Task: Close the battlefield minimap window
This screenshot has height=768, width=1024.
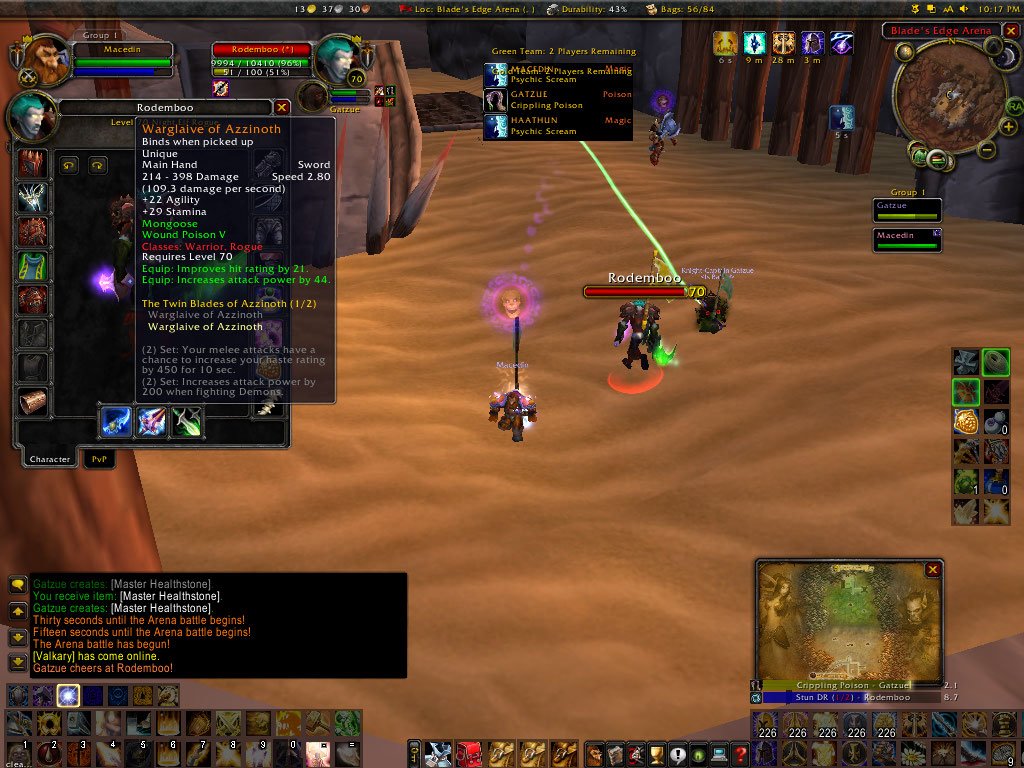Action: [933, 570]
